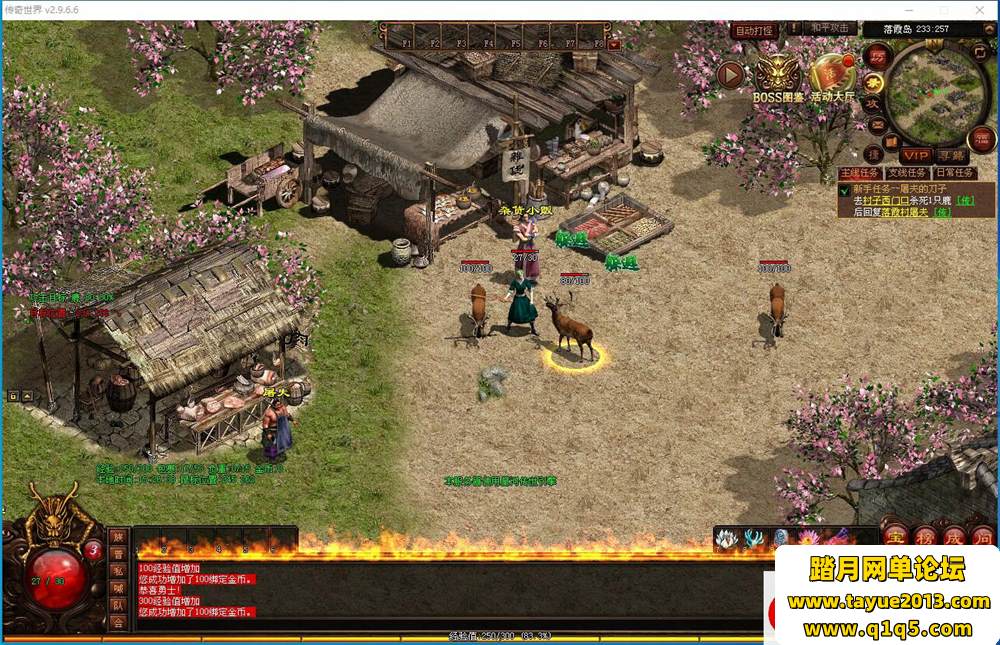Activate the 寻路 pathfinding button
The width and height of the screenshot is (1000, 645).
pos(952,155)
